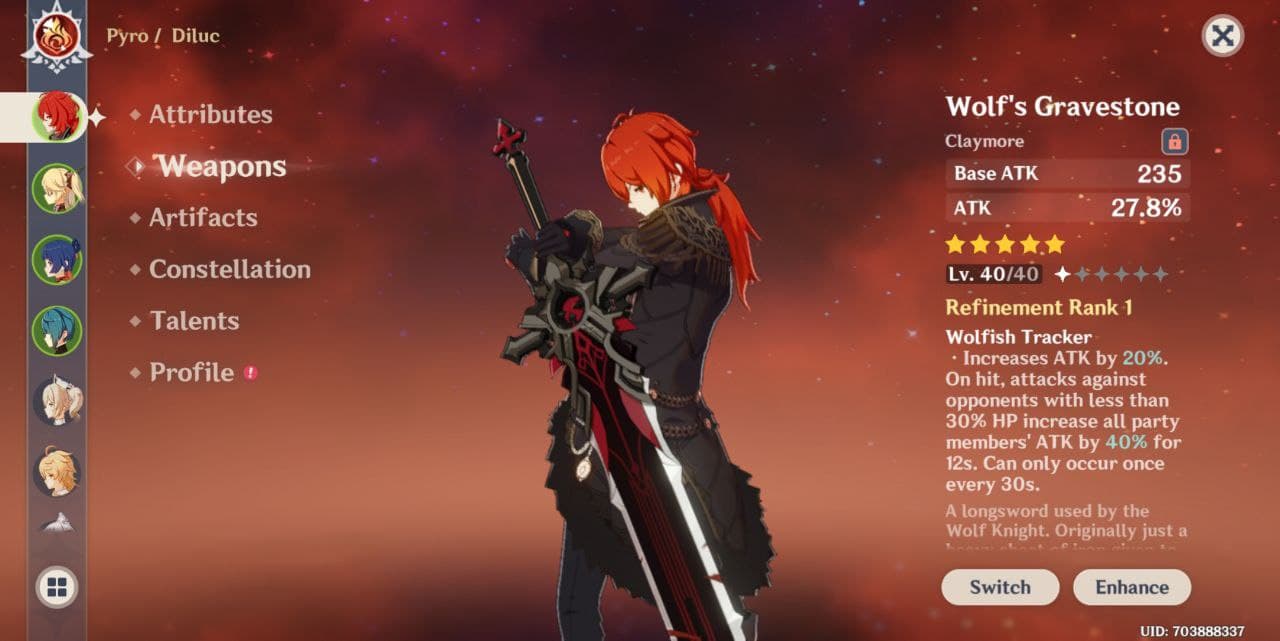Select the blue-haired Xingqiu portrait

57,259
